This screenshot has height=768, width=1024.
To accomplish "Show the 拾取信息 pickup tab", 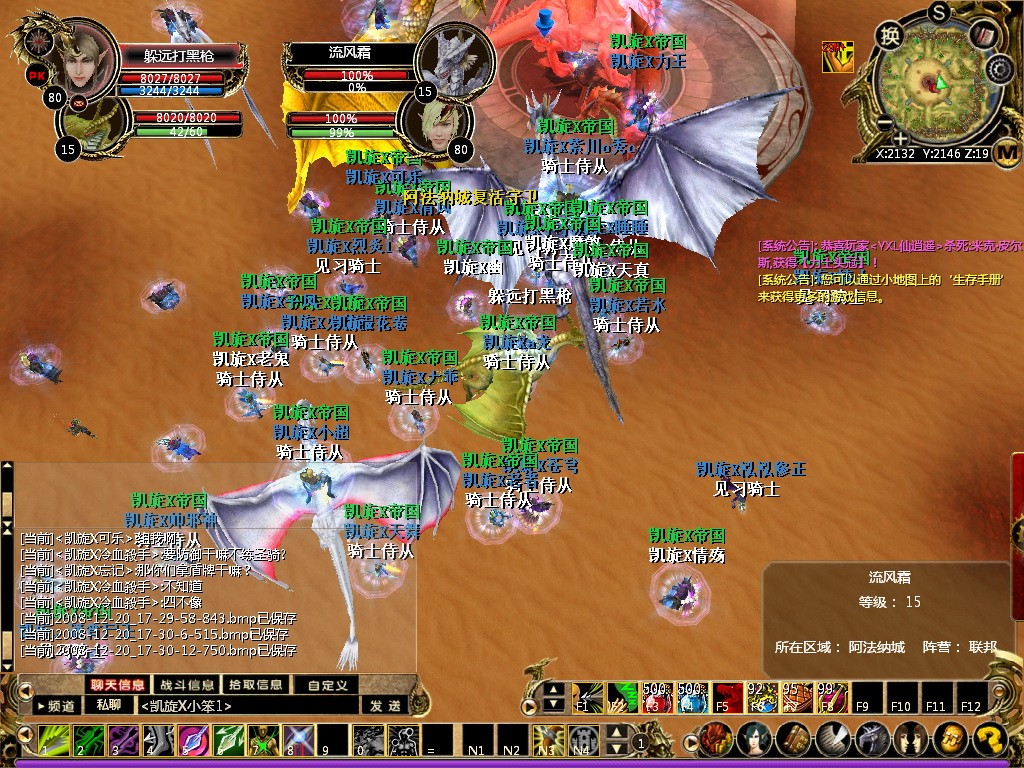I will [x=255, y=685].
